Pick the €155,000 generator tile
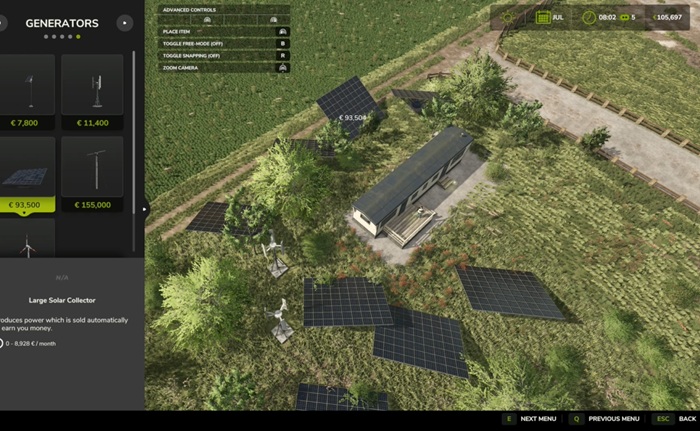This screenshot has width=700, height=431. point(92,173)
